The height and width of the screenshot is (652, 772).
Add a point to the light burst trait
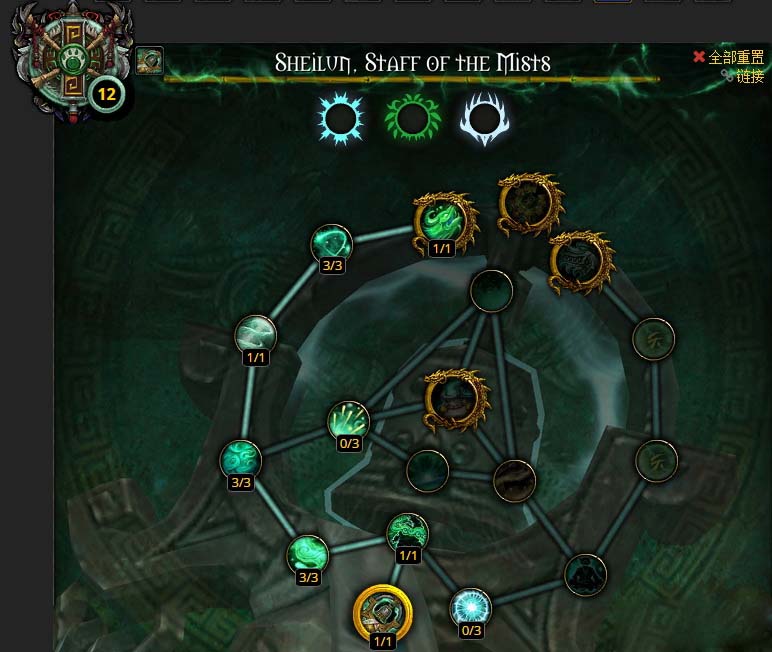(x=349, y=421)
